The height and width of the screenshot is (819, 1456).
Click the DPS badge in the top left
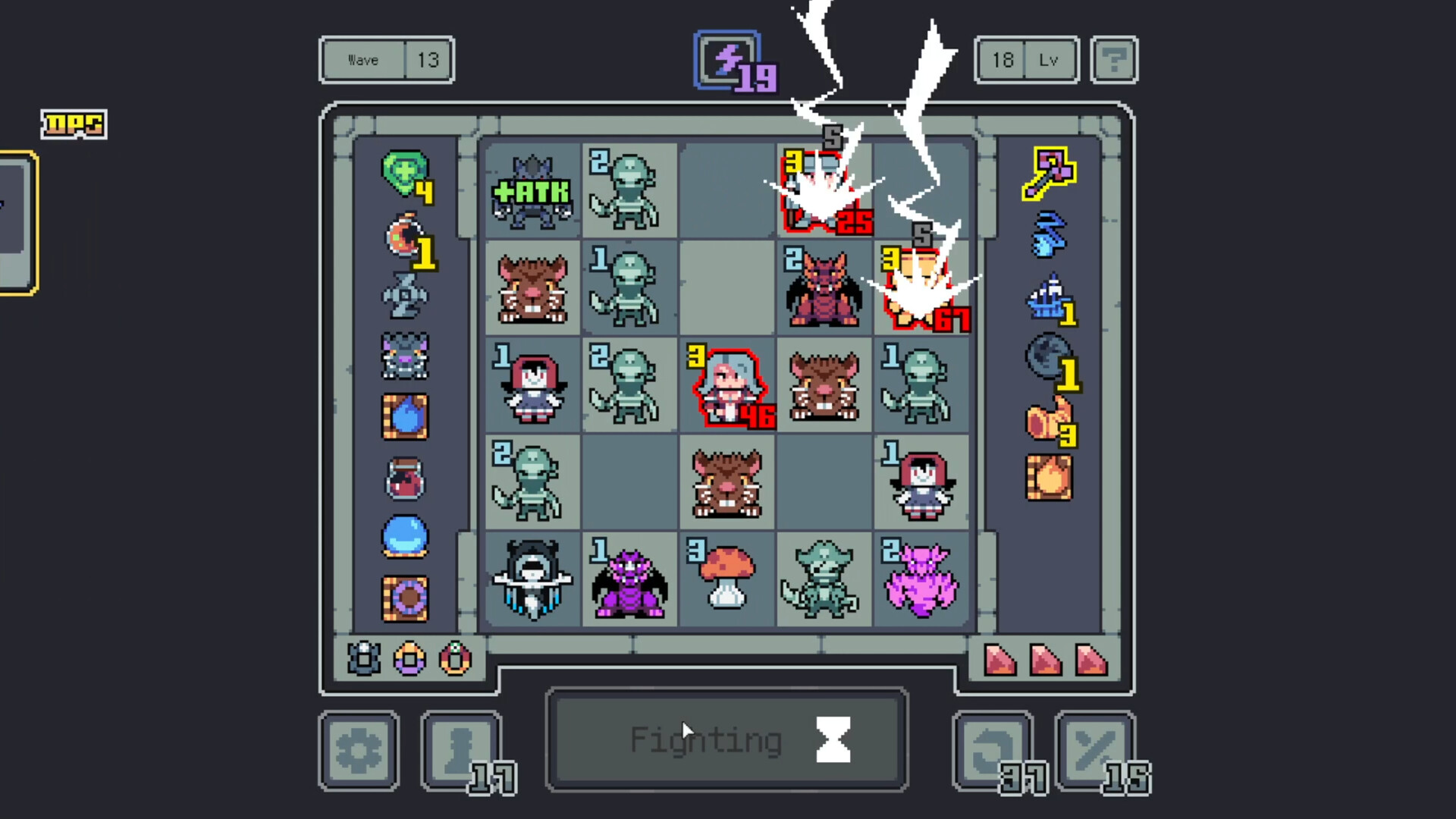(x=74, y=124)
